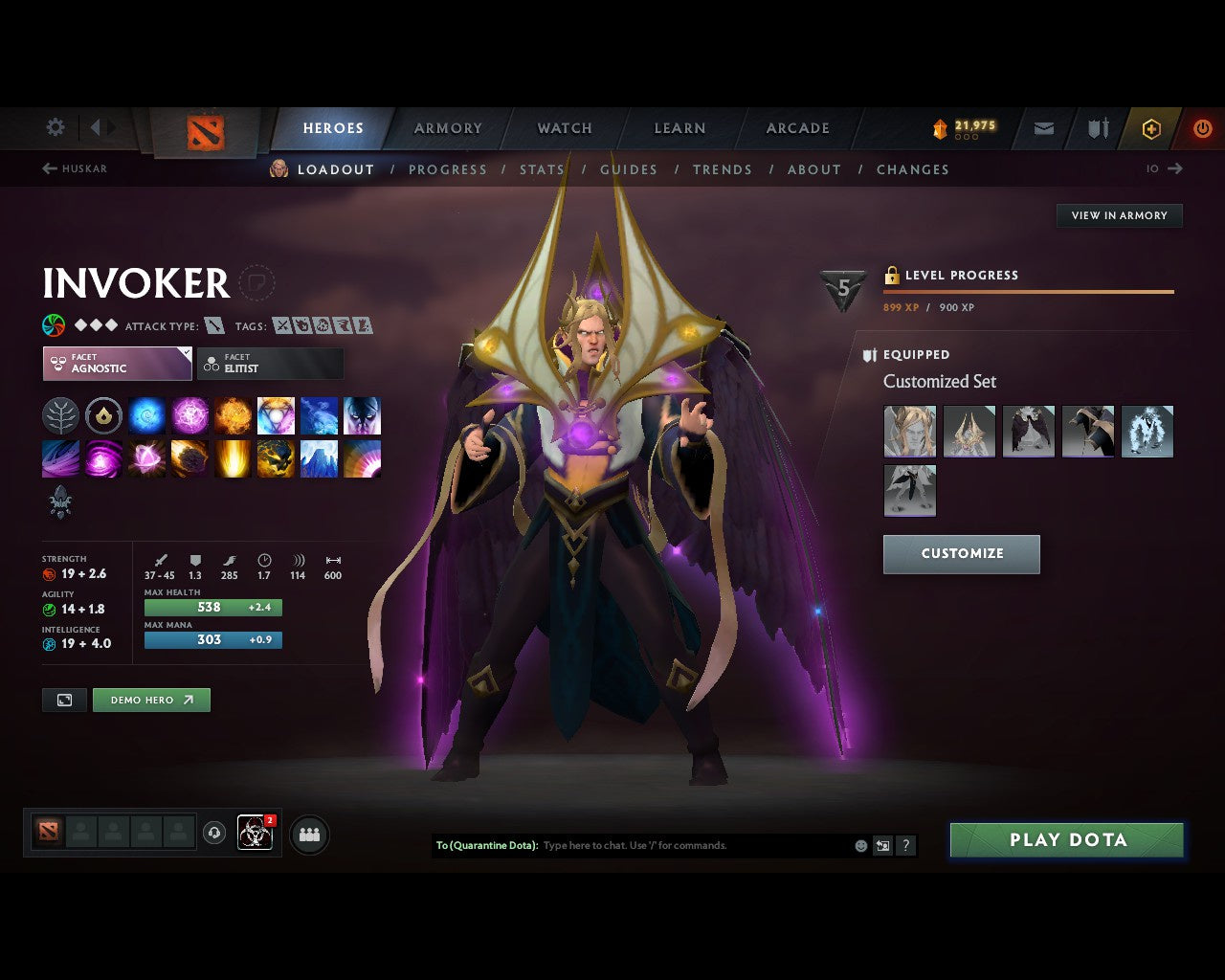
Task: Select the Agnostic facet
Action: (117, 364)
